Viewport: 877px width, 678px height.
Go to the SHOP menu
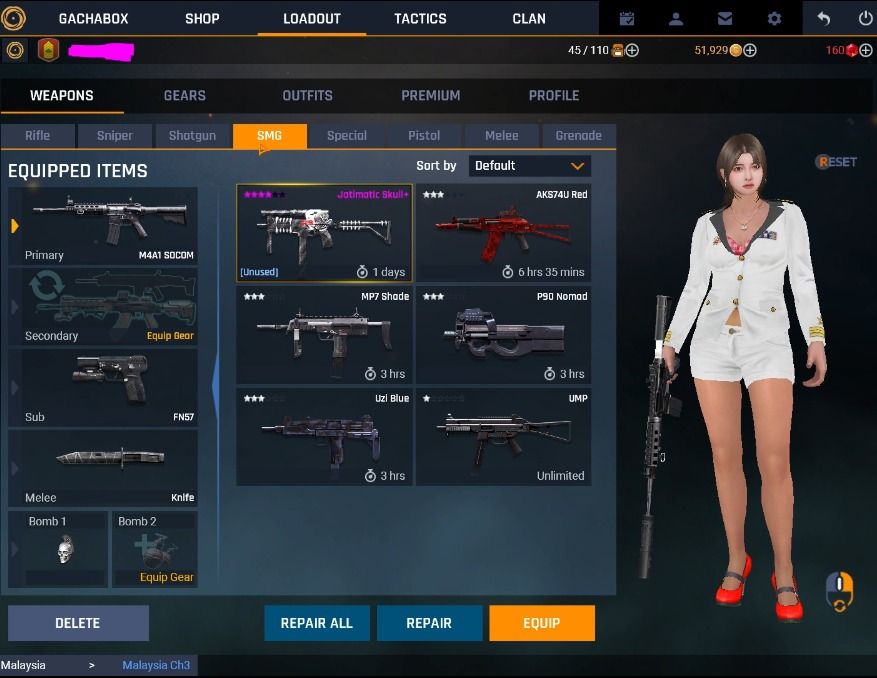coord(202,18)
